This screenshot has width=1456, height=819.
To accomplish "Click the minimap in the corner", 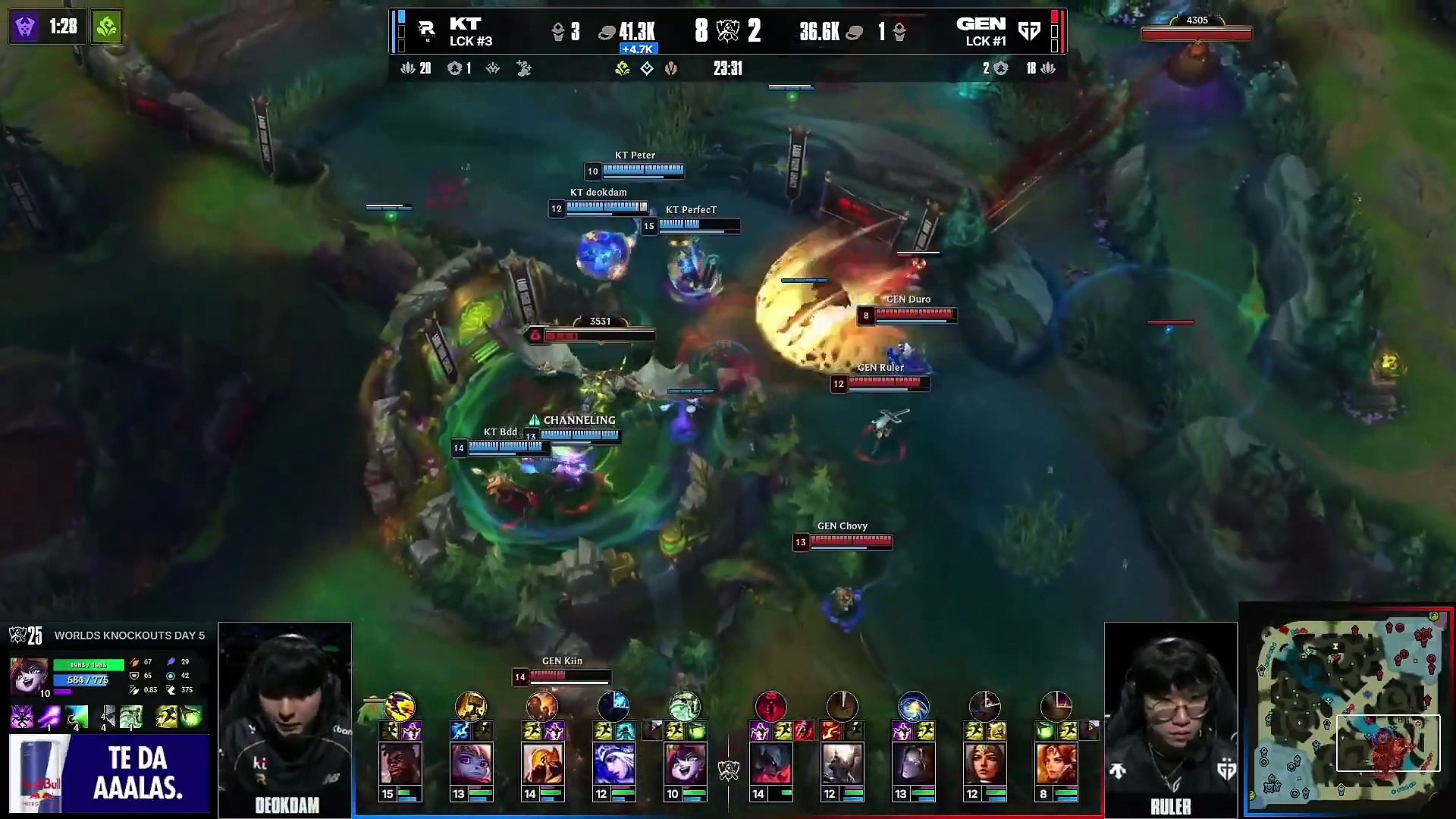I will (1347, 711).
